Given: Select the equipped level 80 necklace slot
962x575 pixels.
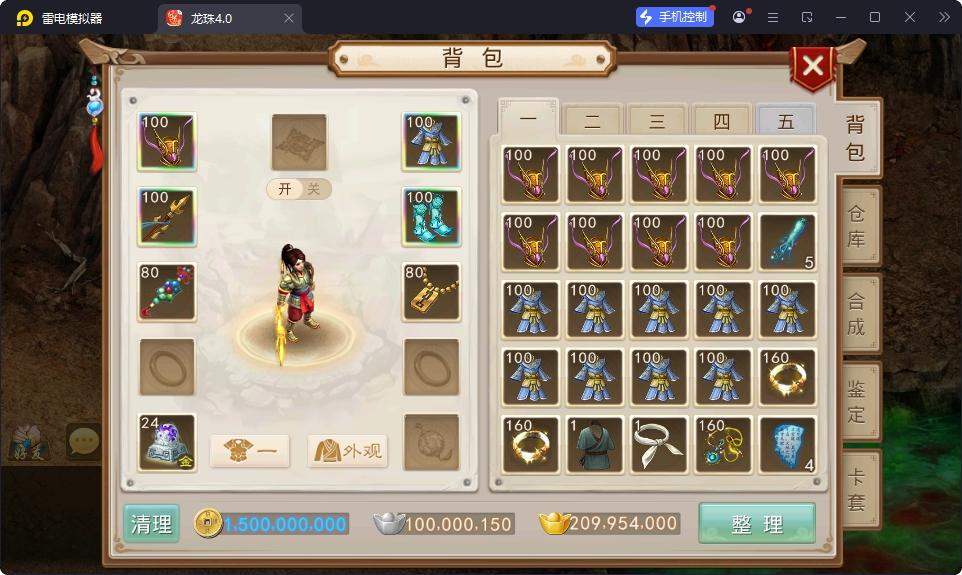Looking at the screenshot, I should (x=431, y=291).
